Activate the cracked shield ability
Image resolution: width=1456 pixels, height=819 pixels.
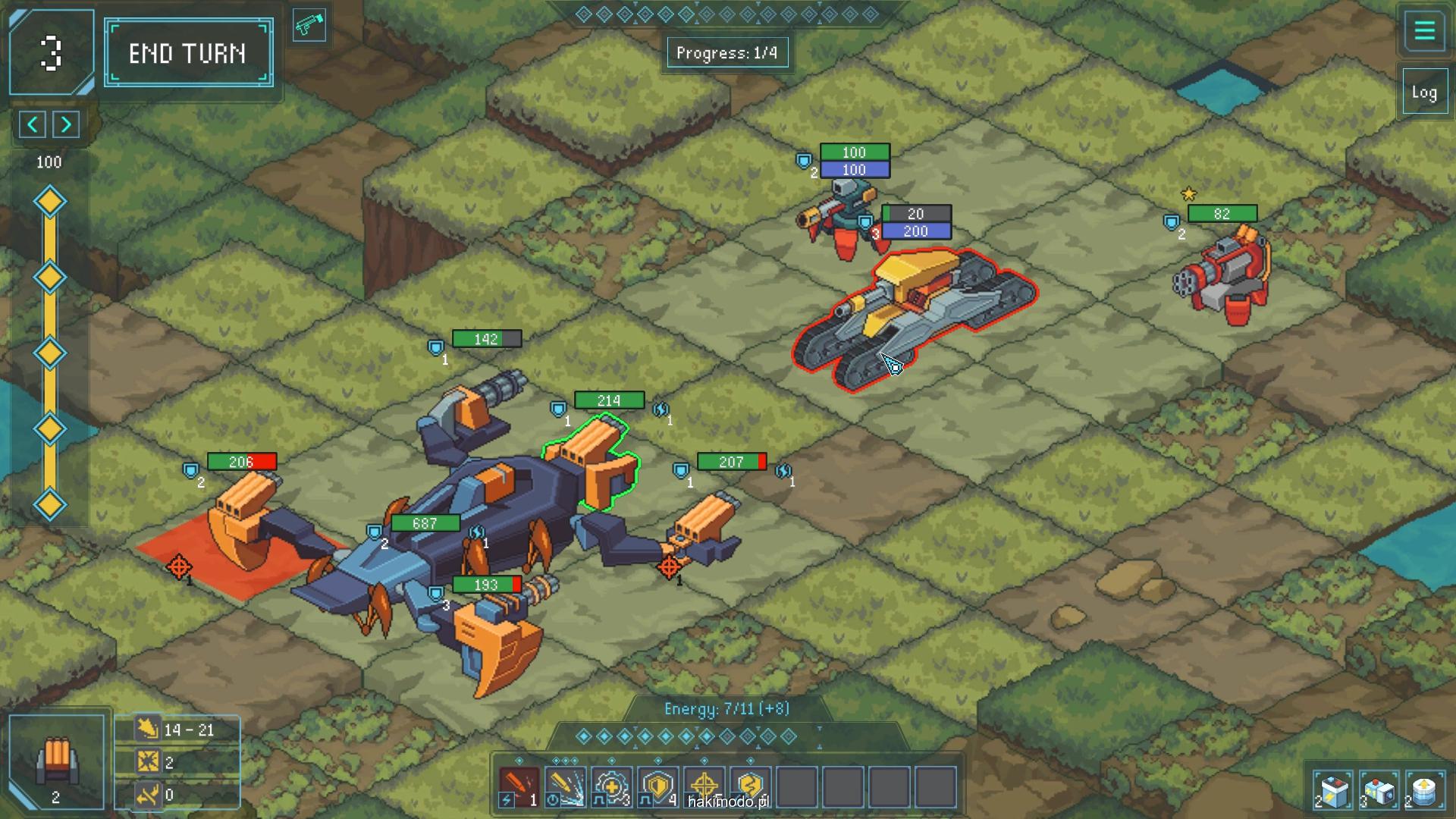[x=750, y=786]
